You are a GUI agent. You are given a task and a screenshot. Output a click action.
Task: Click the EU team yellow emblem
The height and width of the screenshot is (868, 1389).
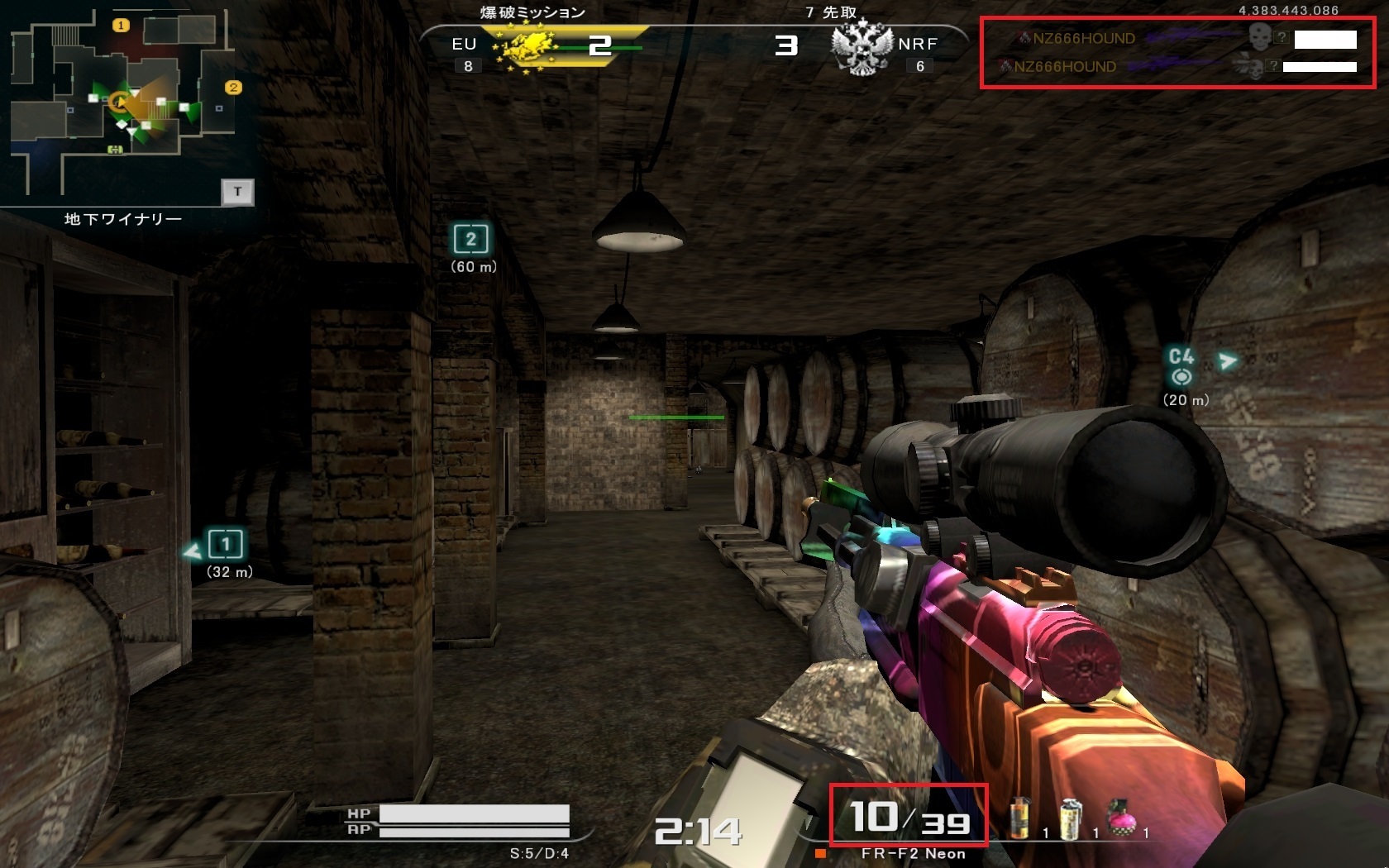[x=526, y=48]
